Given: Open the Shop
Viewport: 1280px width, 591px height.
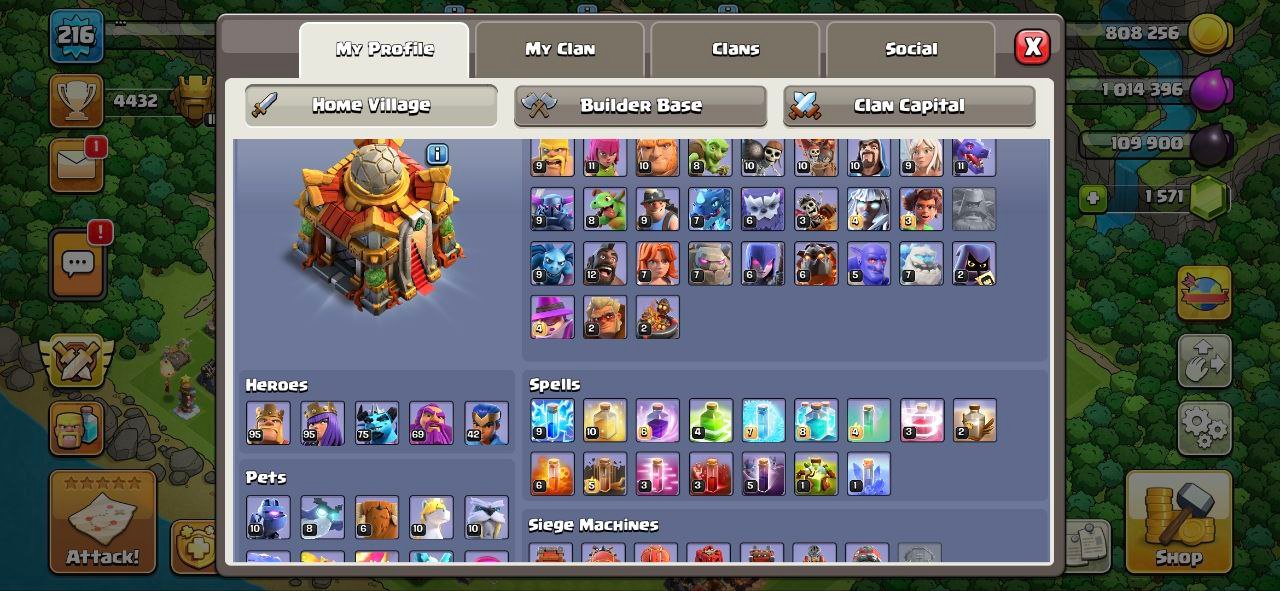Looking at the screenshot, I should point(1177,521).
